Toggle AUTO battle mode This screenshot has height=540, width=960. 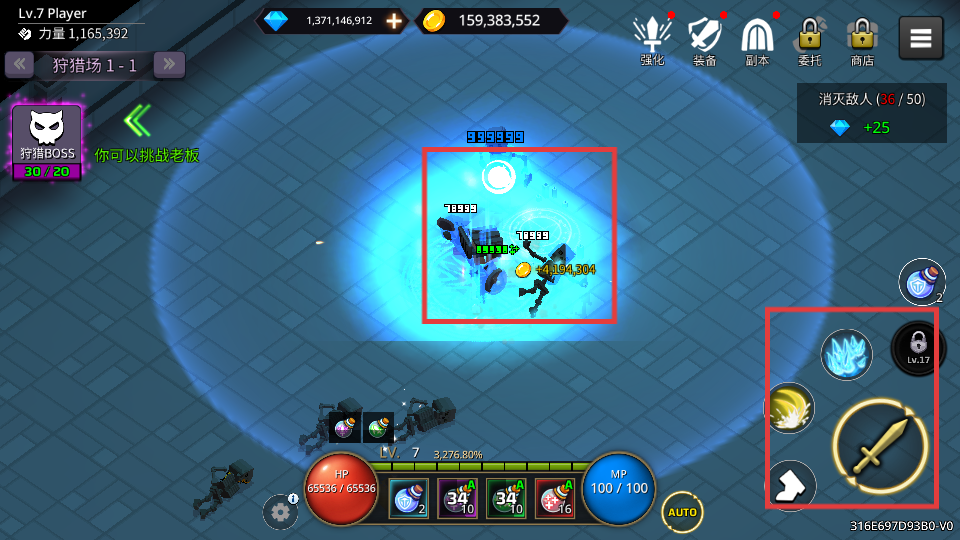682,512
